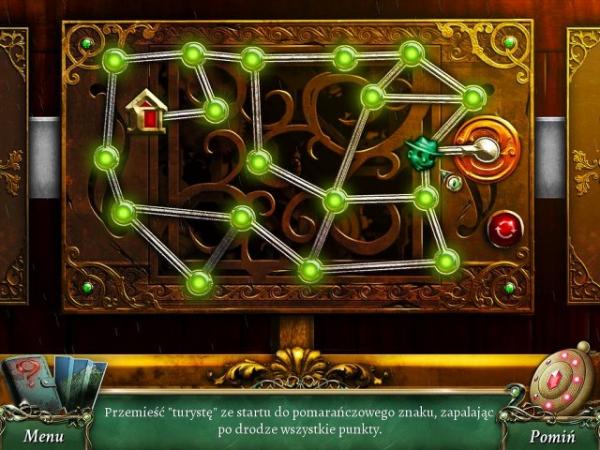Image resolution: width=600 pixels, height=450 pixels.
Task: Skip the puzzle with Pomiń
Action: [x=552, y=436]
